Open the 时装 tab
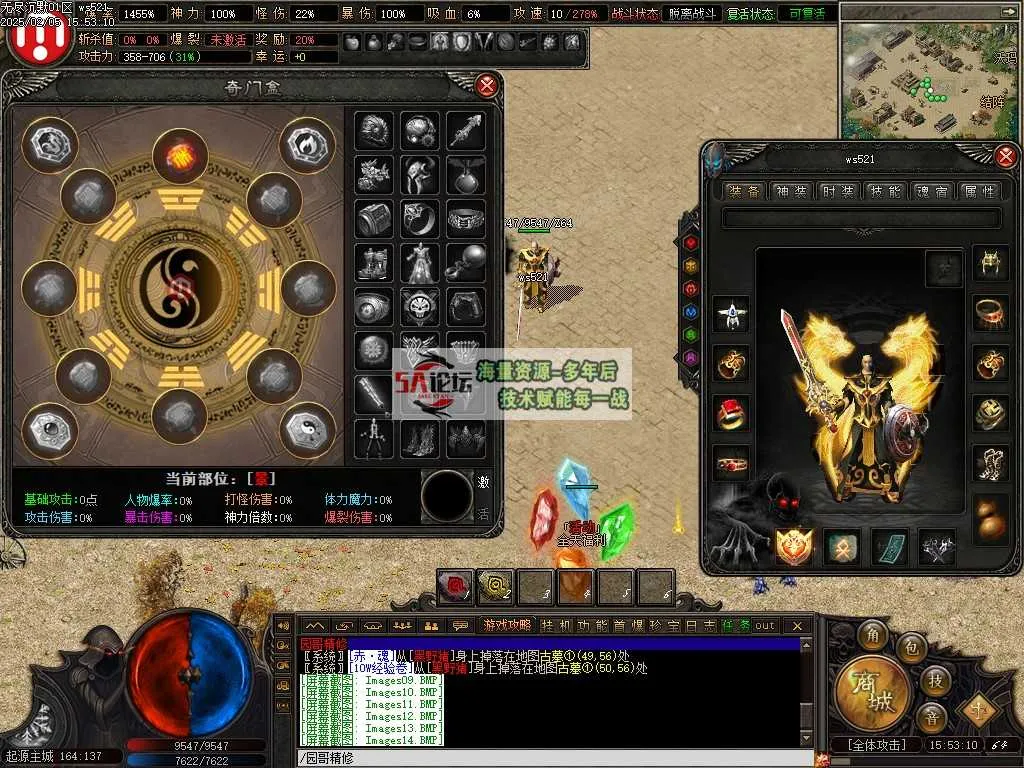 click(838, 191)
